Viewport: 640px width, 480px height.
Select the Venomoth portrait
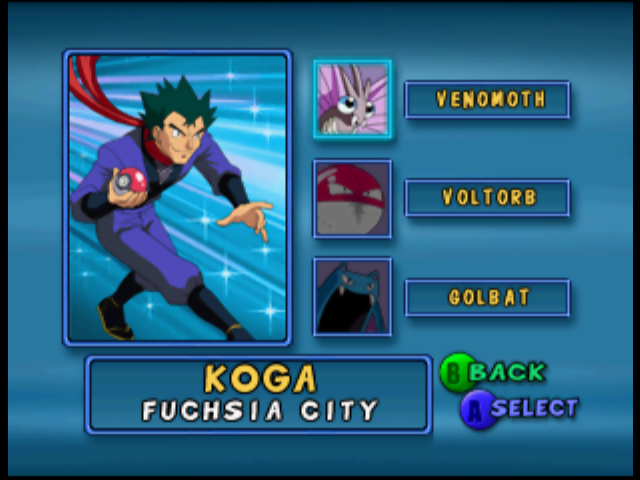pos(352,99)
